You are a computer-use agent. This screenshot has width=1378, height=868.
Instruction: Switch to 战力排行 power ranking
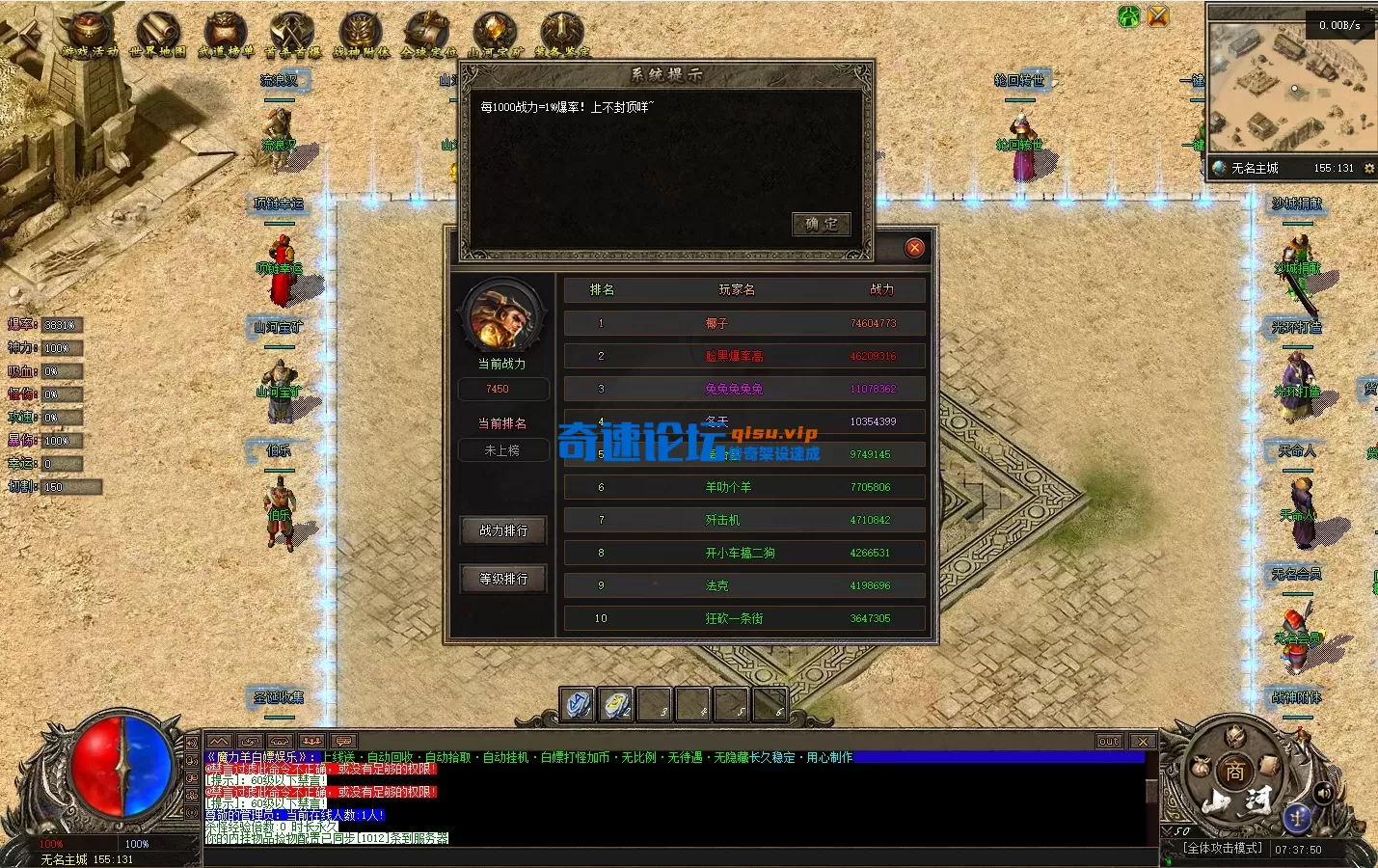tap(503, 530)
